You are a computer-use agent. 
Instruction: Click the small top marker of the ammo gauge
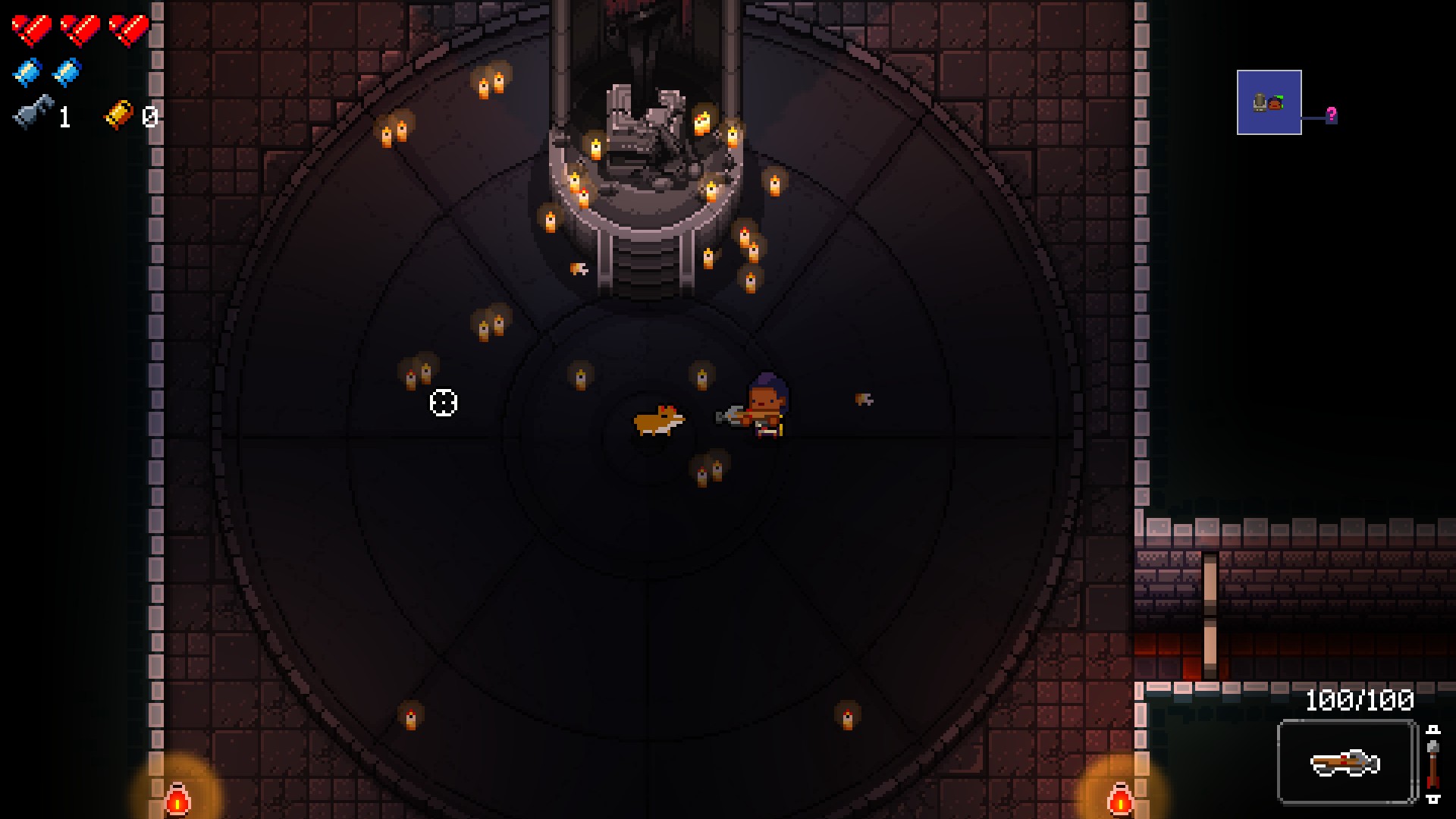coord(1433,730)
